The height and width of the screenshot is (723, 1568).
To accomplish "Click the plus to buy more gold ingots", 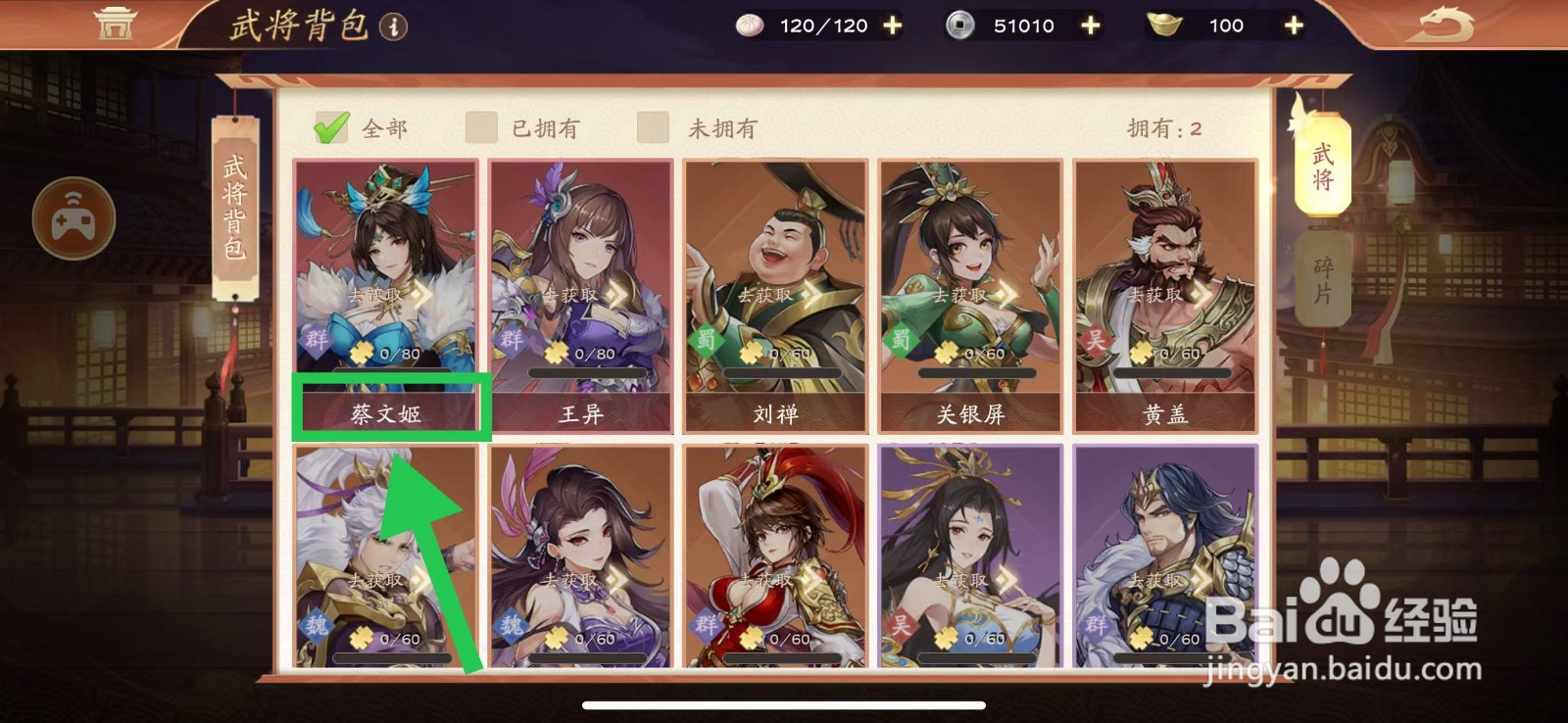I will [1294, 25].
